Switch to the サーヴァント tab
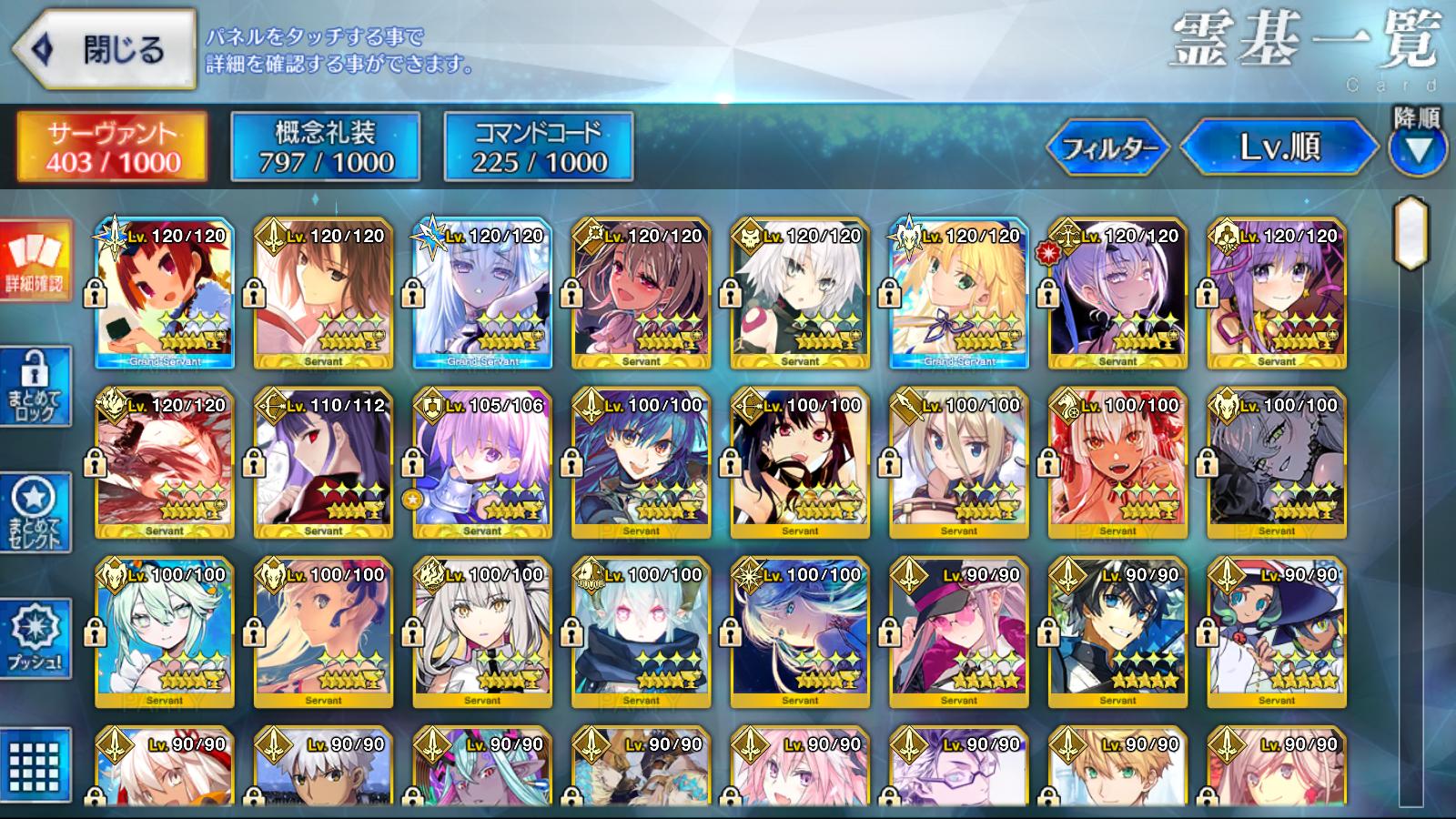Image resolution: width=1456 pixels, height=819 pixels. coord(112,147)
